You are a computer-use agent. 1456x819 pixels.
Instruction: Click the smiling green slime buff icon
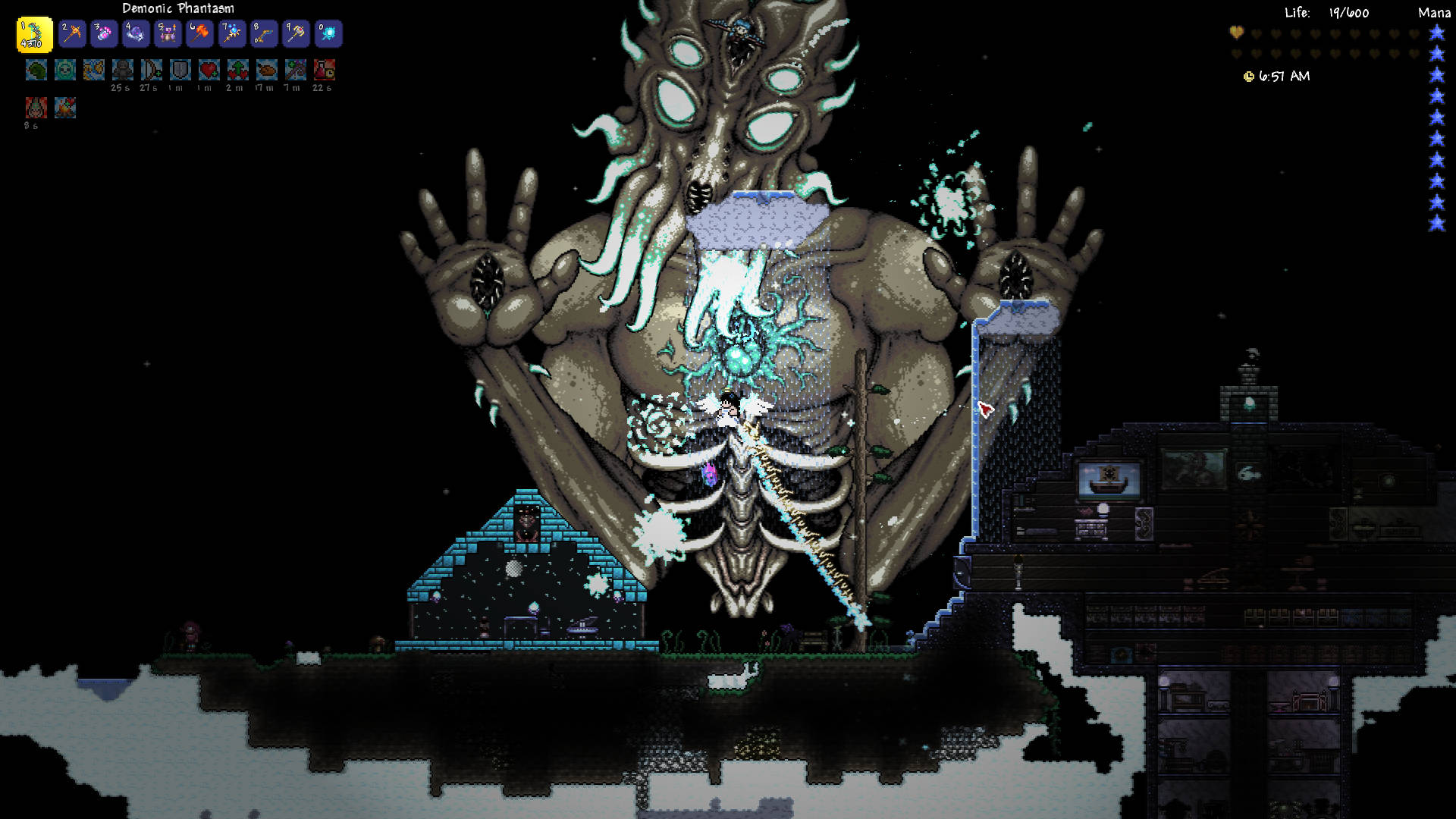tap(65, 71)
